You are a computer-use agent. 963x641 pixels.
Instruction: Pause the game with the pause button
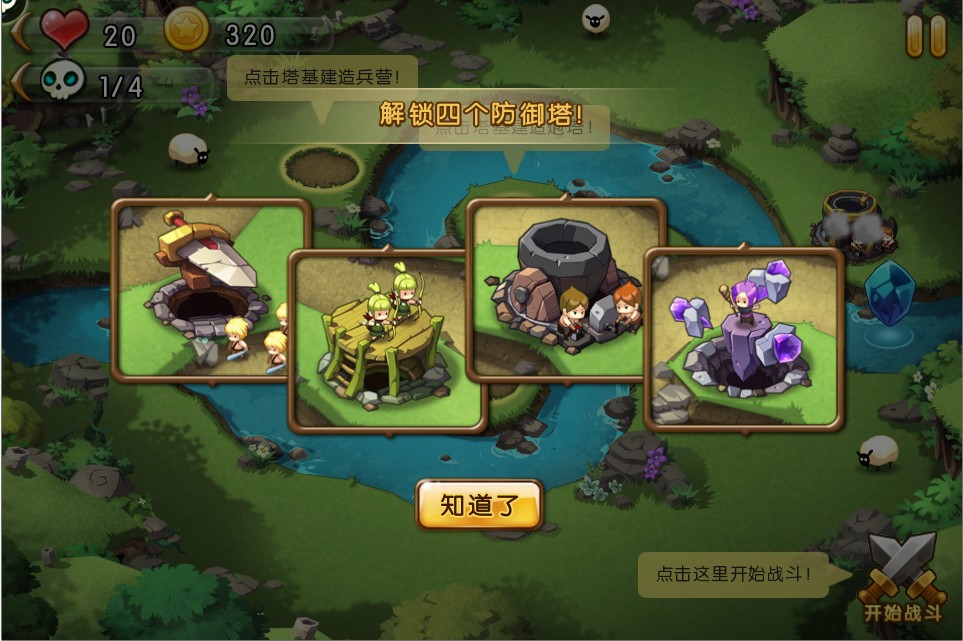(x=926, y=36)
